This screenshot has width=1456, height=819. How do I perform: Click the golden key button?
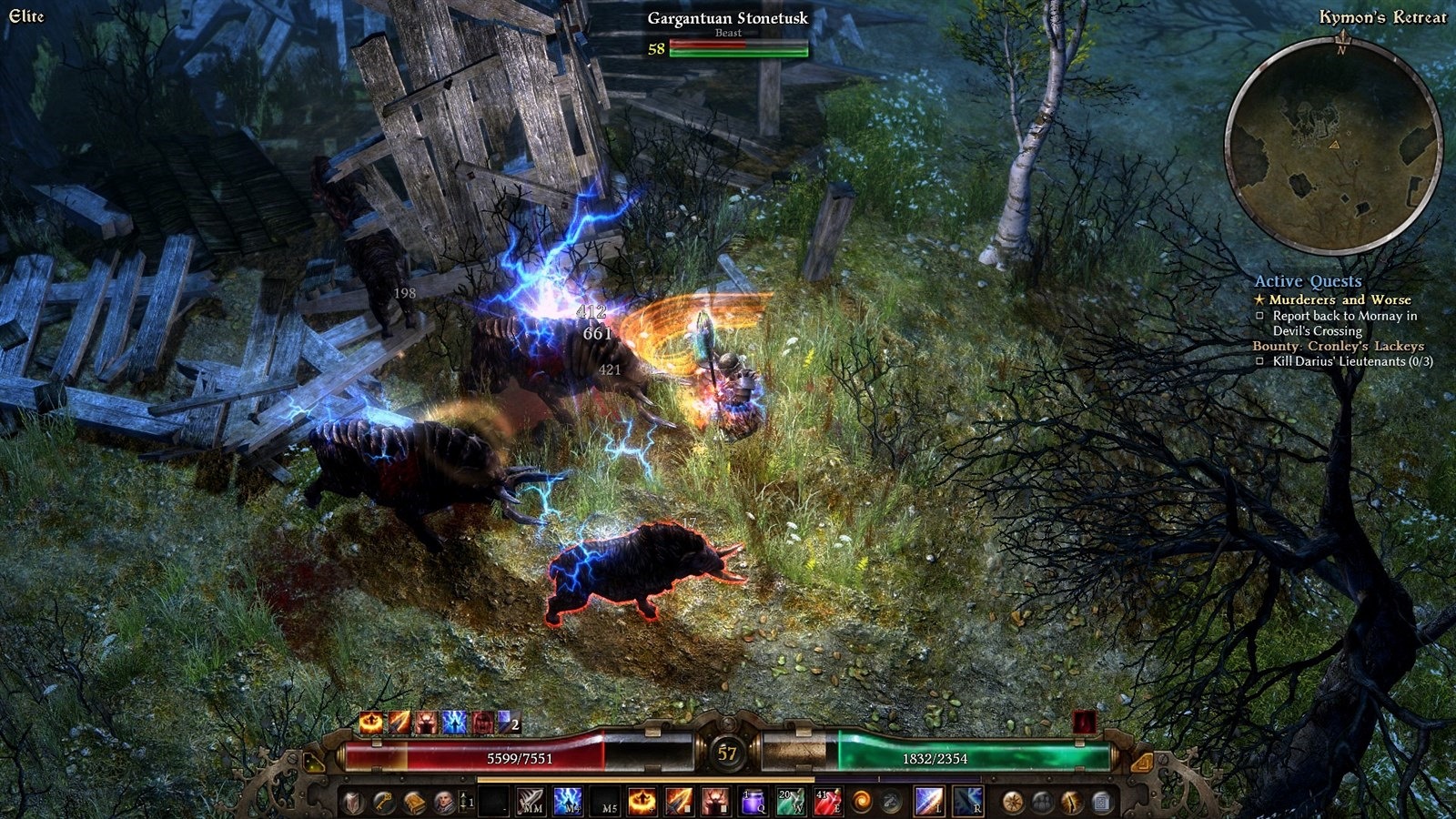tap(384, 802)
